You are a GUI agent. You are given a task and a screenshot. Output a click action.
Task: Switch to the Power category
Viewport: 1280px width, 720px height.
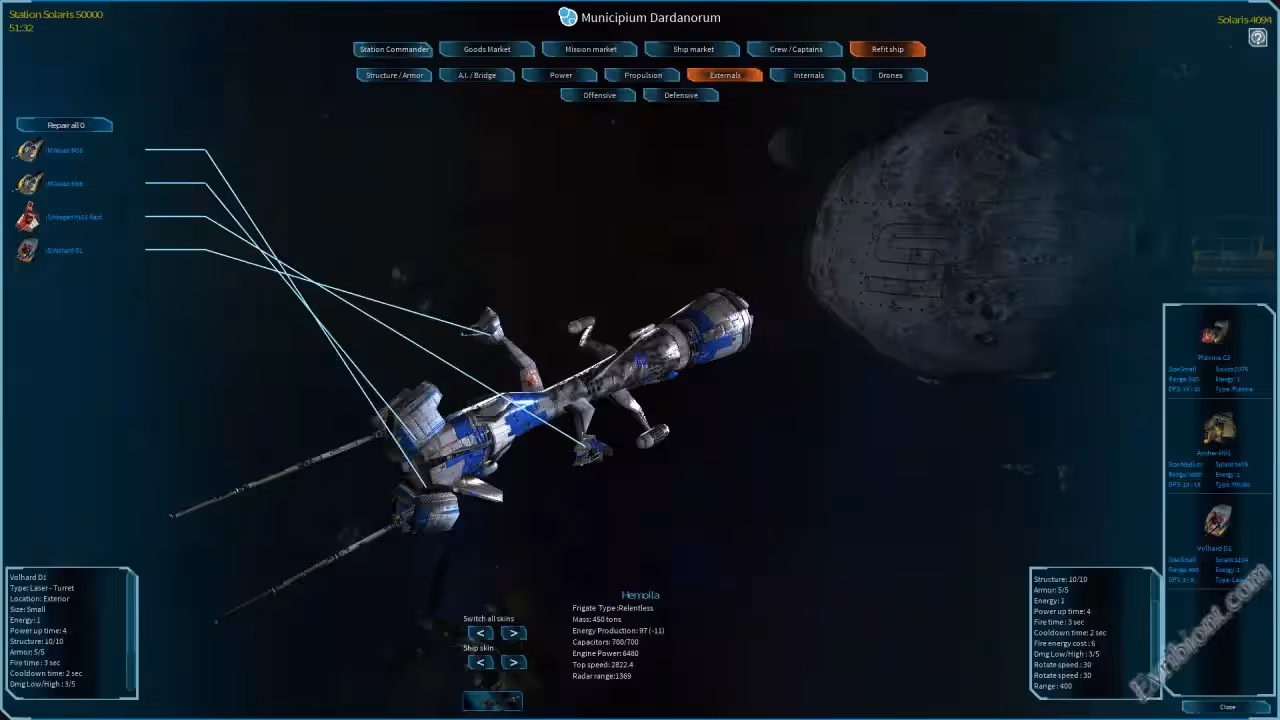[x=560, y=75]
